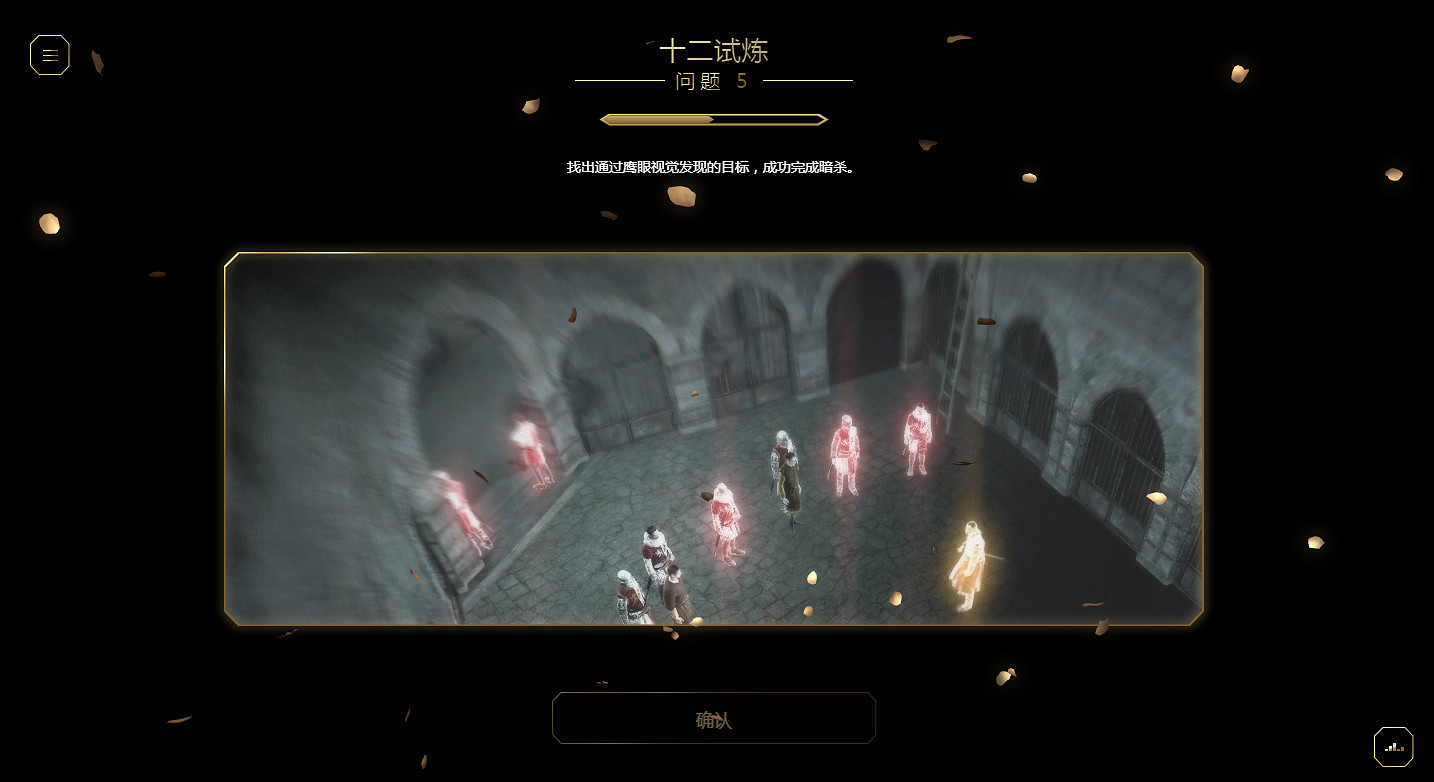Click the 问题 5 label

(712, 82)
